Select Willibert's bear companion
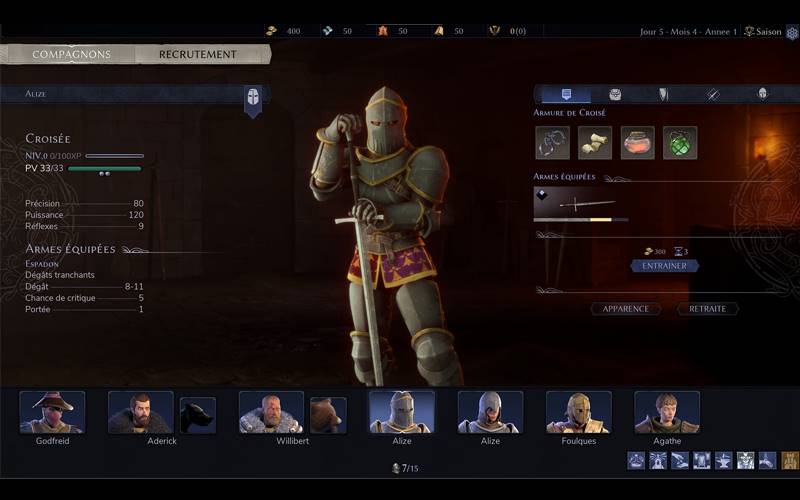Screen dimensions: 800x500 (328, 415)
